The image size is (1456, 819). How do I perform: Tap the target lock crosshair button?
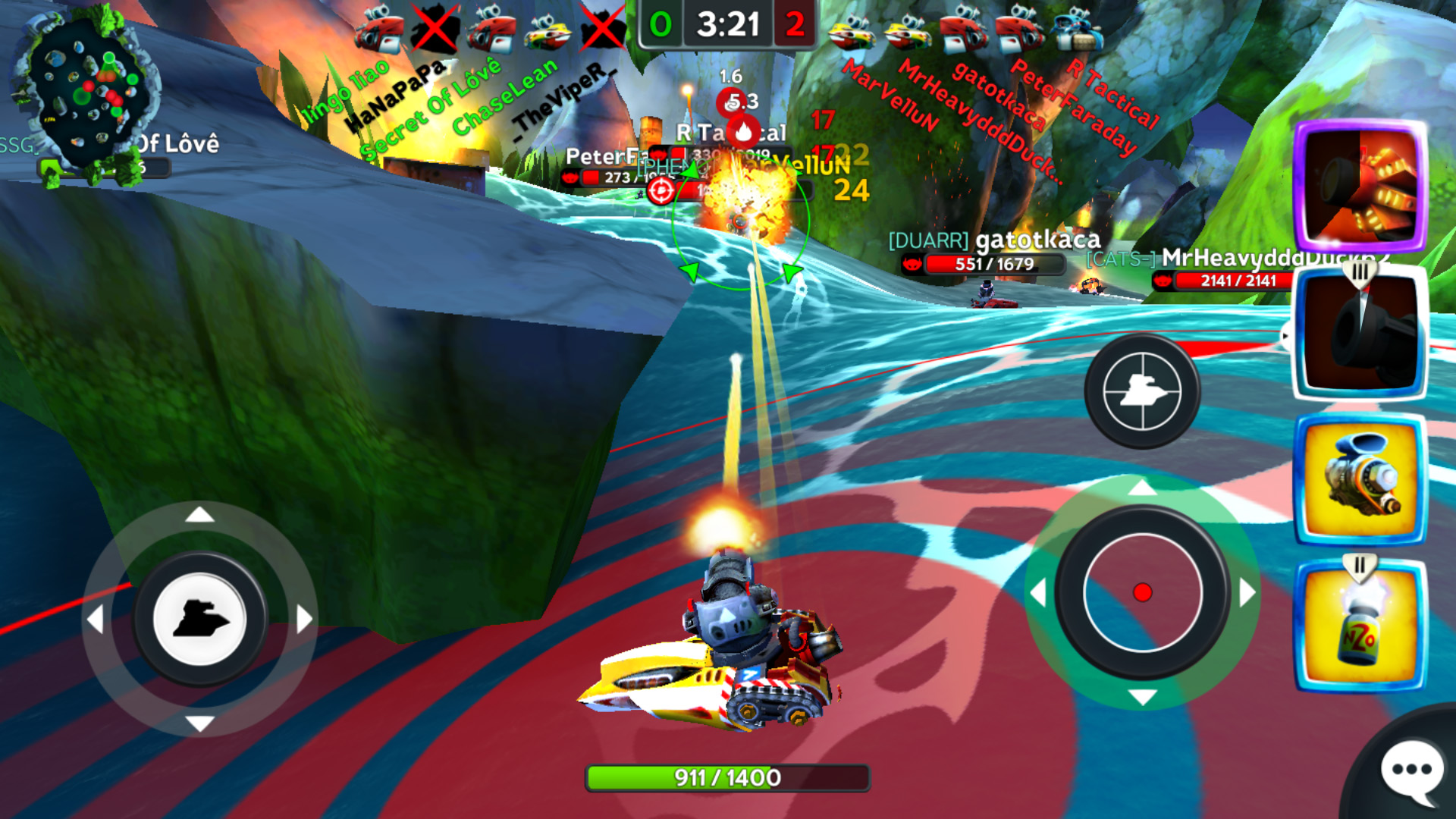[1142, 391]
